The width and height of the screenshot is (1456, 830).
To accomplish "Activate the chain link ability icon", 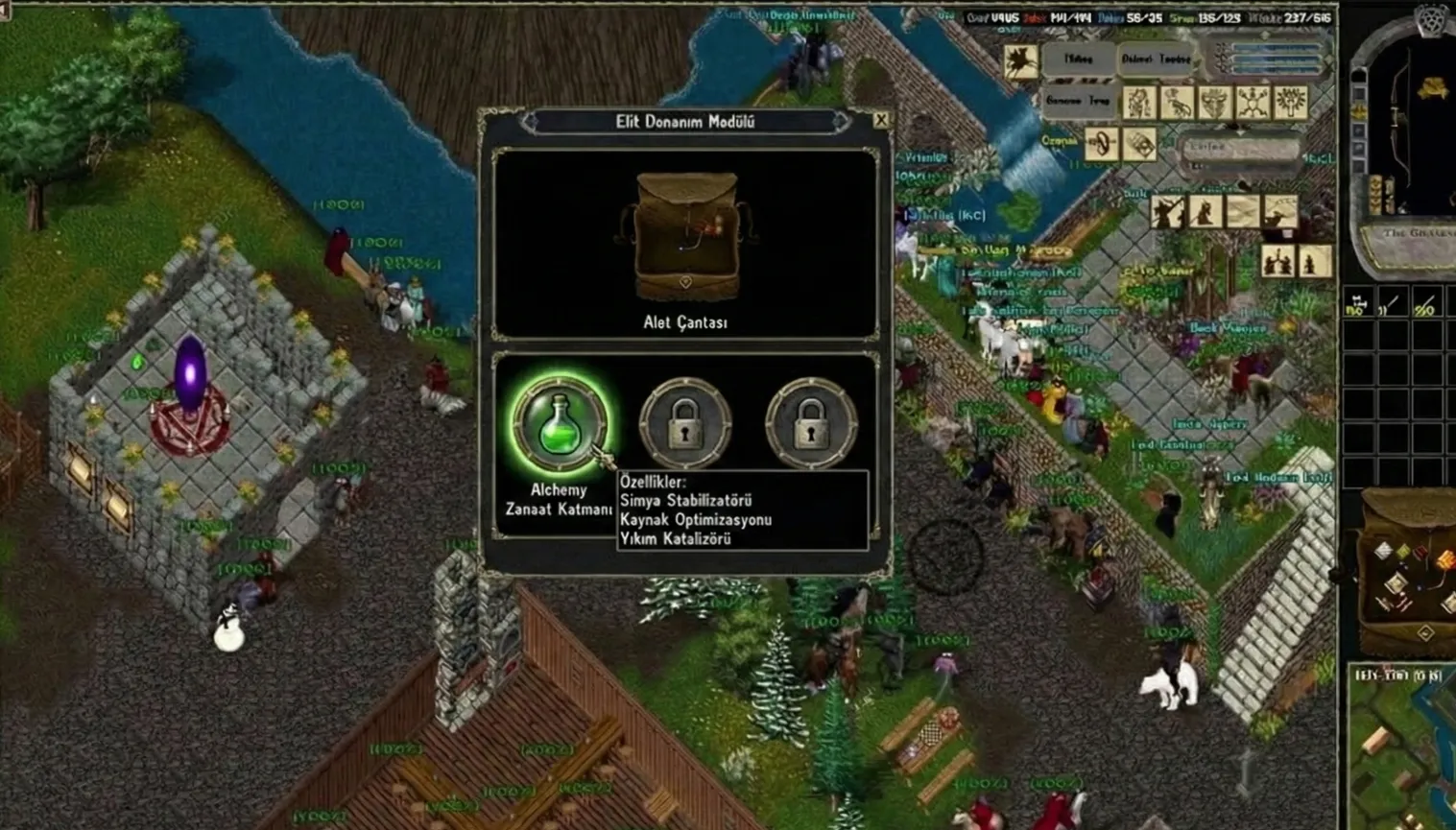I will [1102, 144].
